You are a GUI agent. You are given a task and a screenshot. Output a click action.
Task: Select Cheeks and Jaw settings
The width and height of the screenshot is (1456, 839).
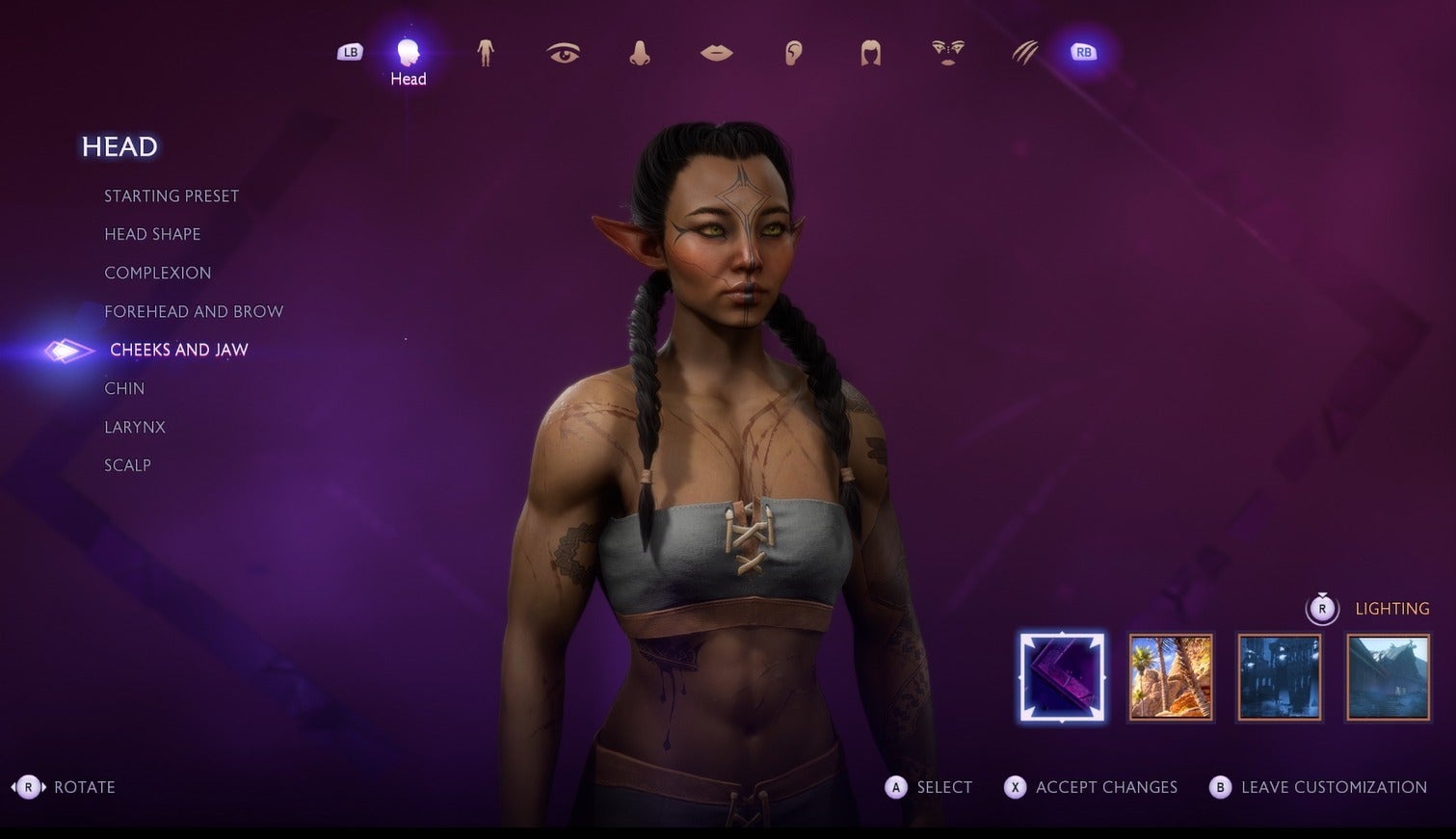[179, 350]
